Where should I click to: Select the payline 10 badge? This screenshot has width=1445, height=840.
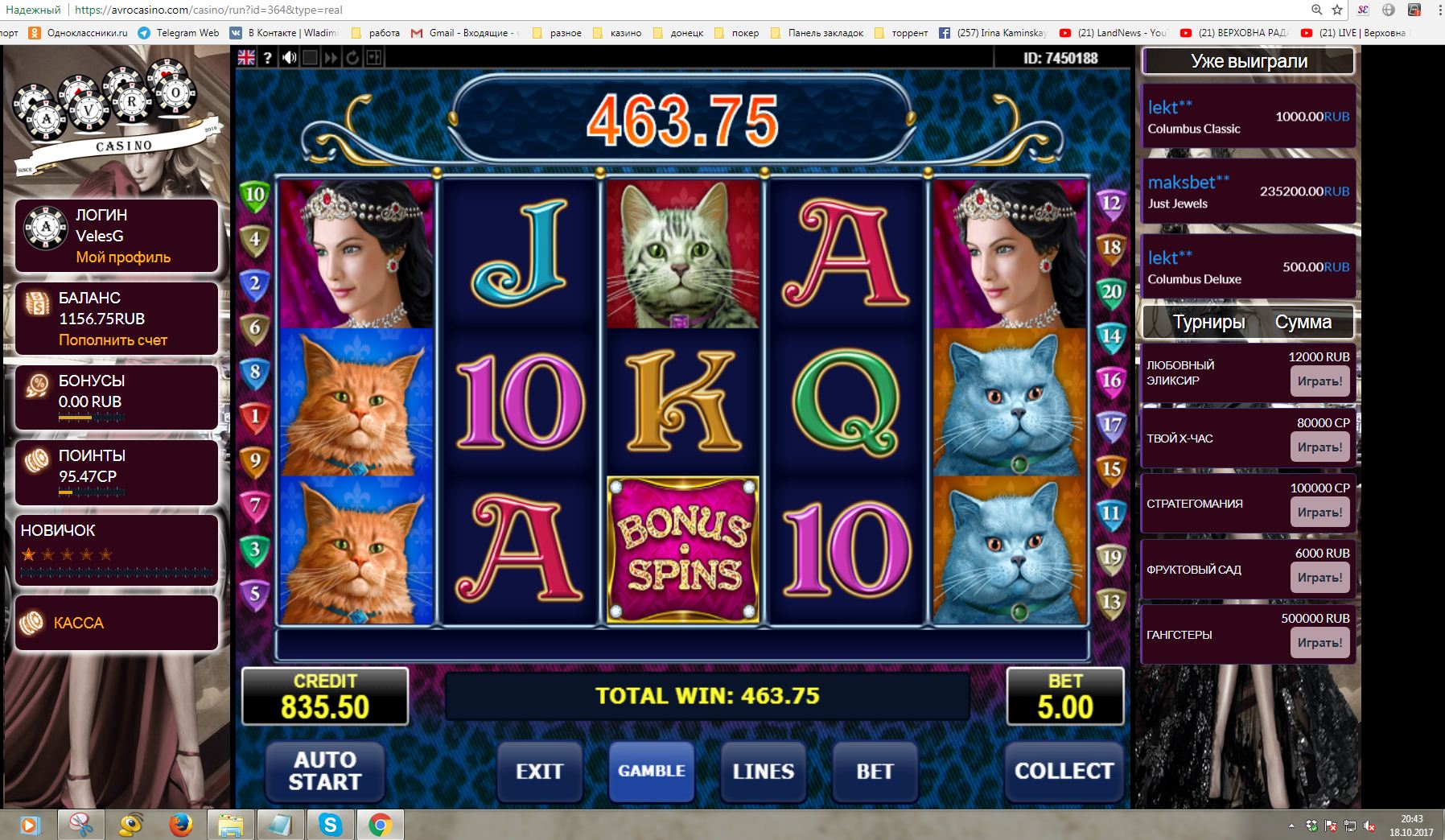click(x=254, y=195)
